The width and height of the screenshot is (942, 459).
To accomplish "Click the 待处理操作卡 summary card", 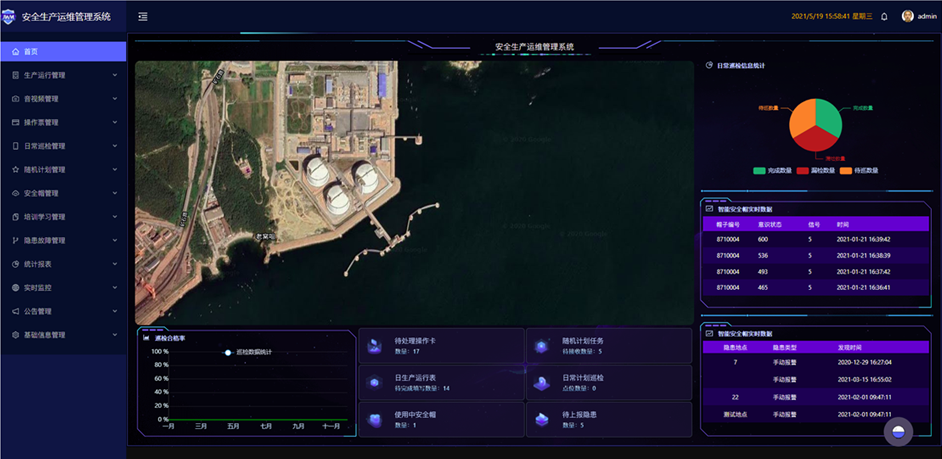I will [x=441, y=346].
